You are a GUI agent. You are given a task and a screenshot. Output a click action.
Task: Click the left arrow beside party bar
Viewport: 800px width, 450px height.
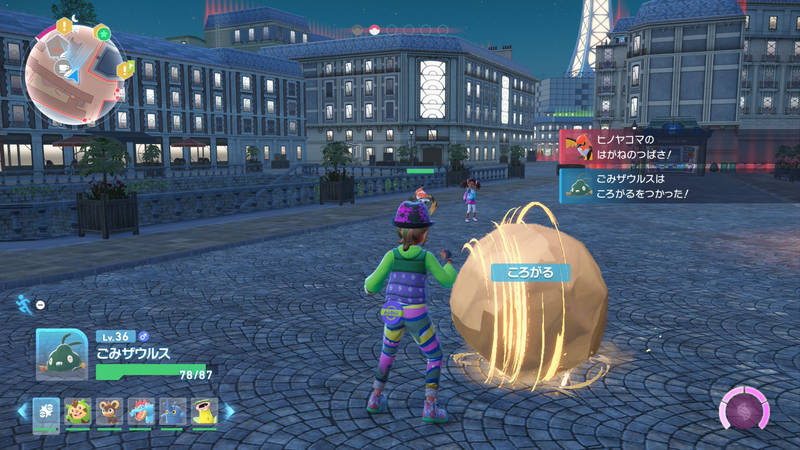(21, 411)
